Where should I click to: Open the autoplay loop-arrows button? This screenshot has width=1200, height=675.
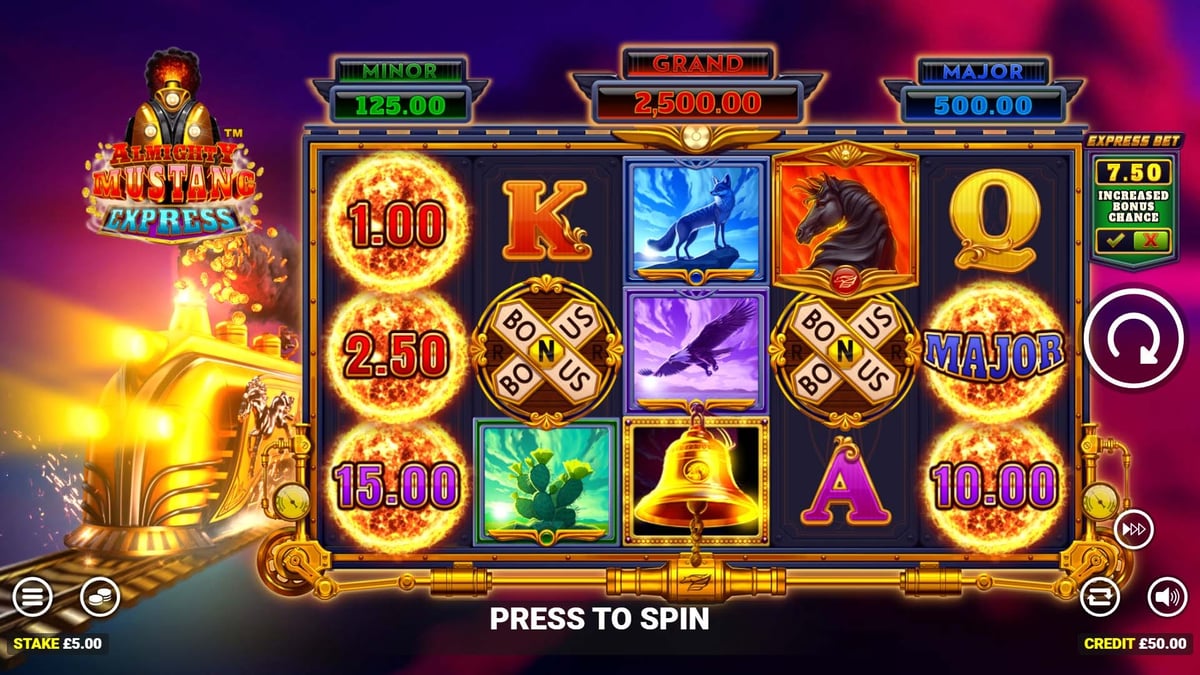(1100, 597)
